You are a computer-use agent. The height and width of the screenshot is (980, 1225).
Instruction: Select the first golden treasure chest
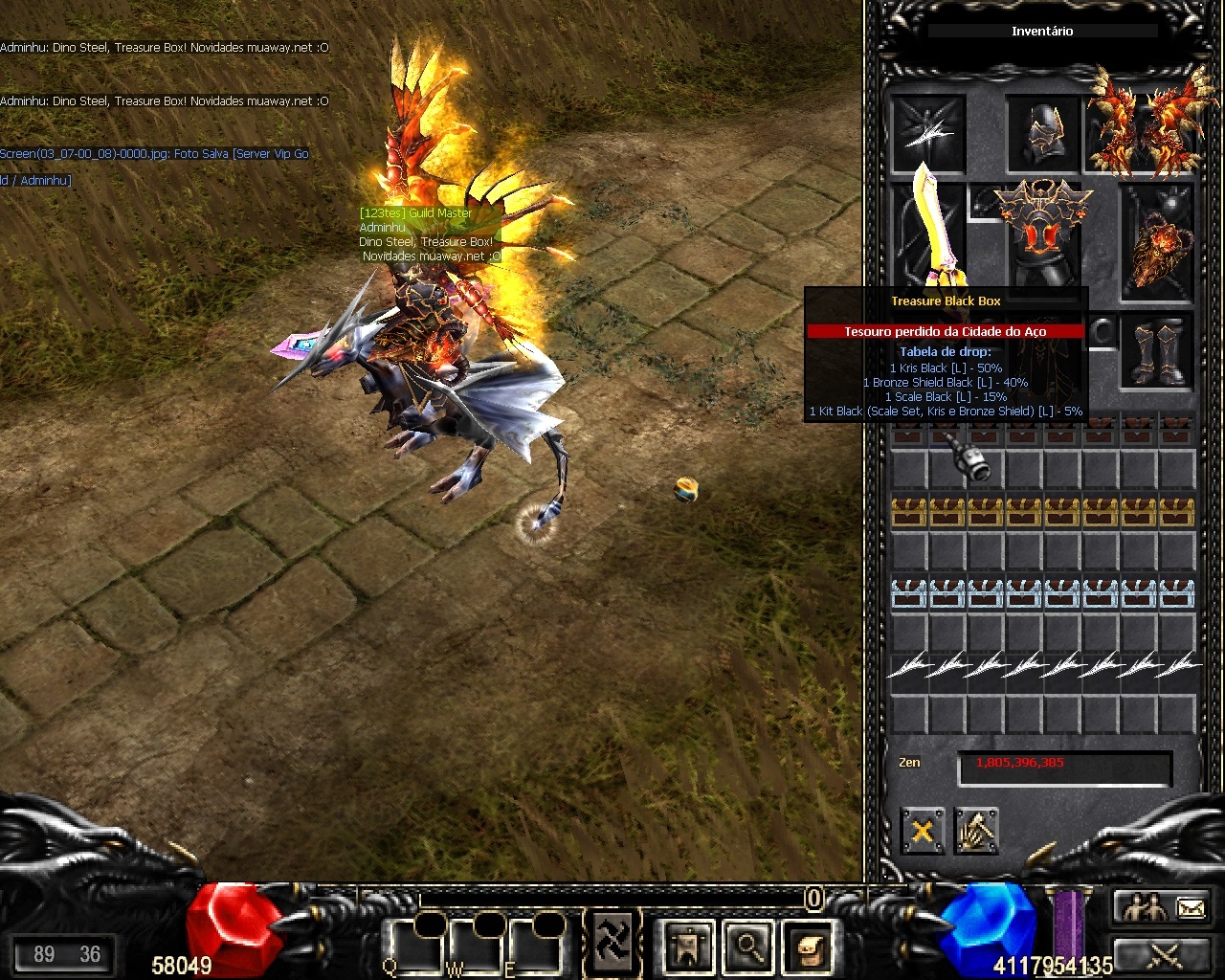(x=909, y=512)
